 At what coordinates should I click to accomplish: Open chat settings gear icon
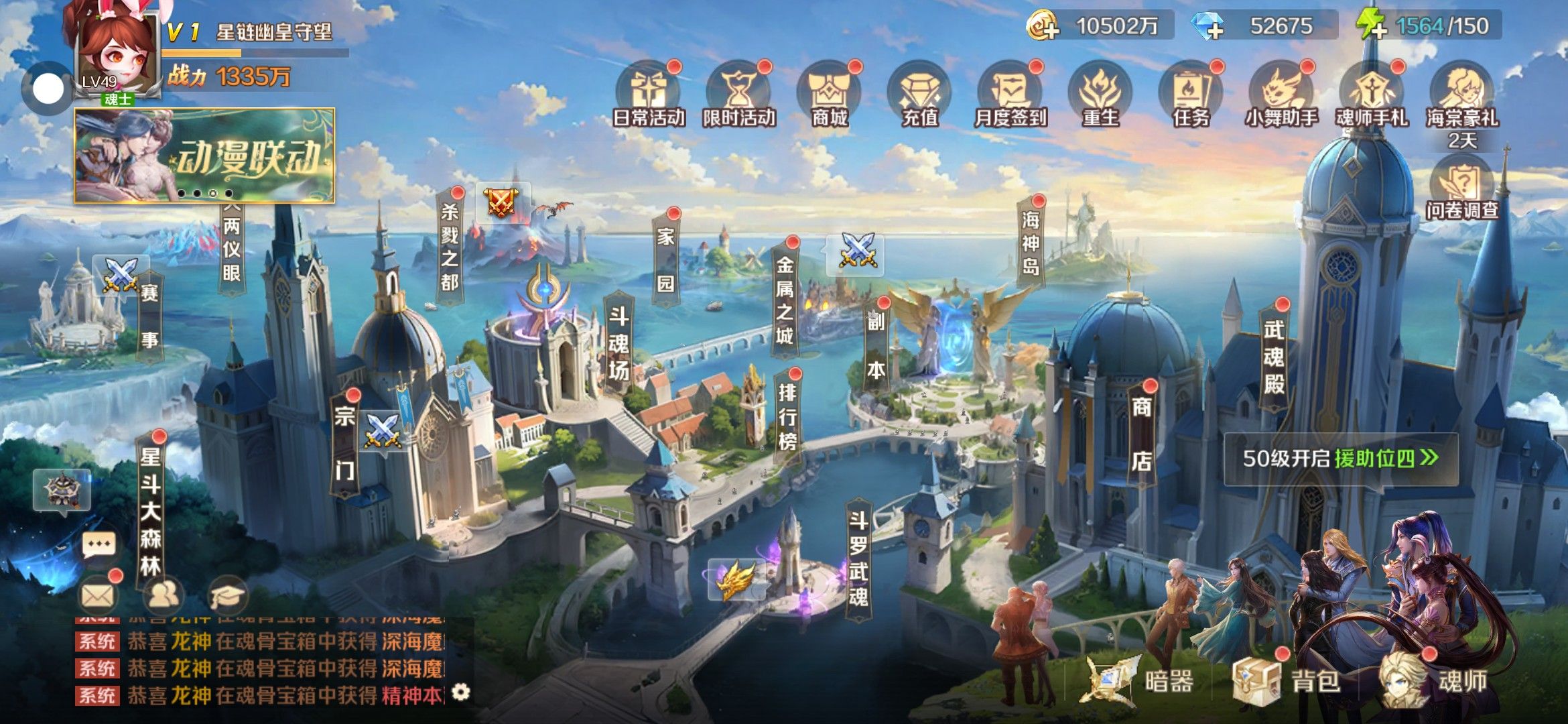(x=461, y=692)
